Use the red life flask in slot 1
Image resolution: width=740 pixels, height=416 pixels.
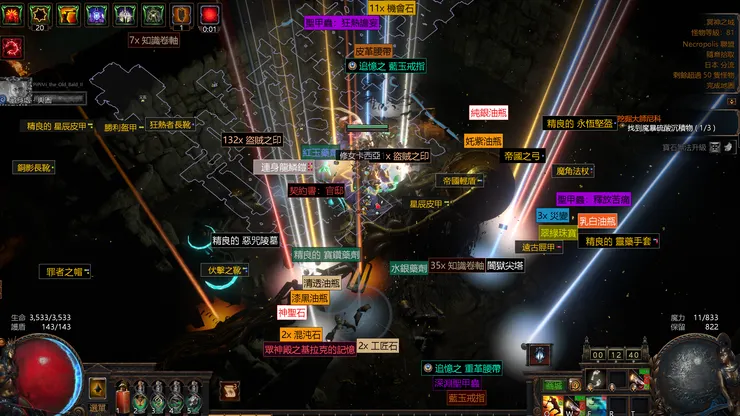[123, 396]
